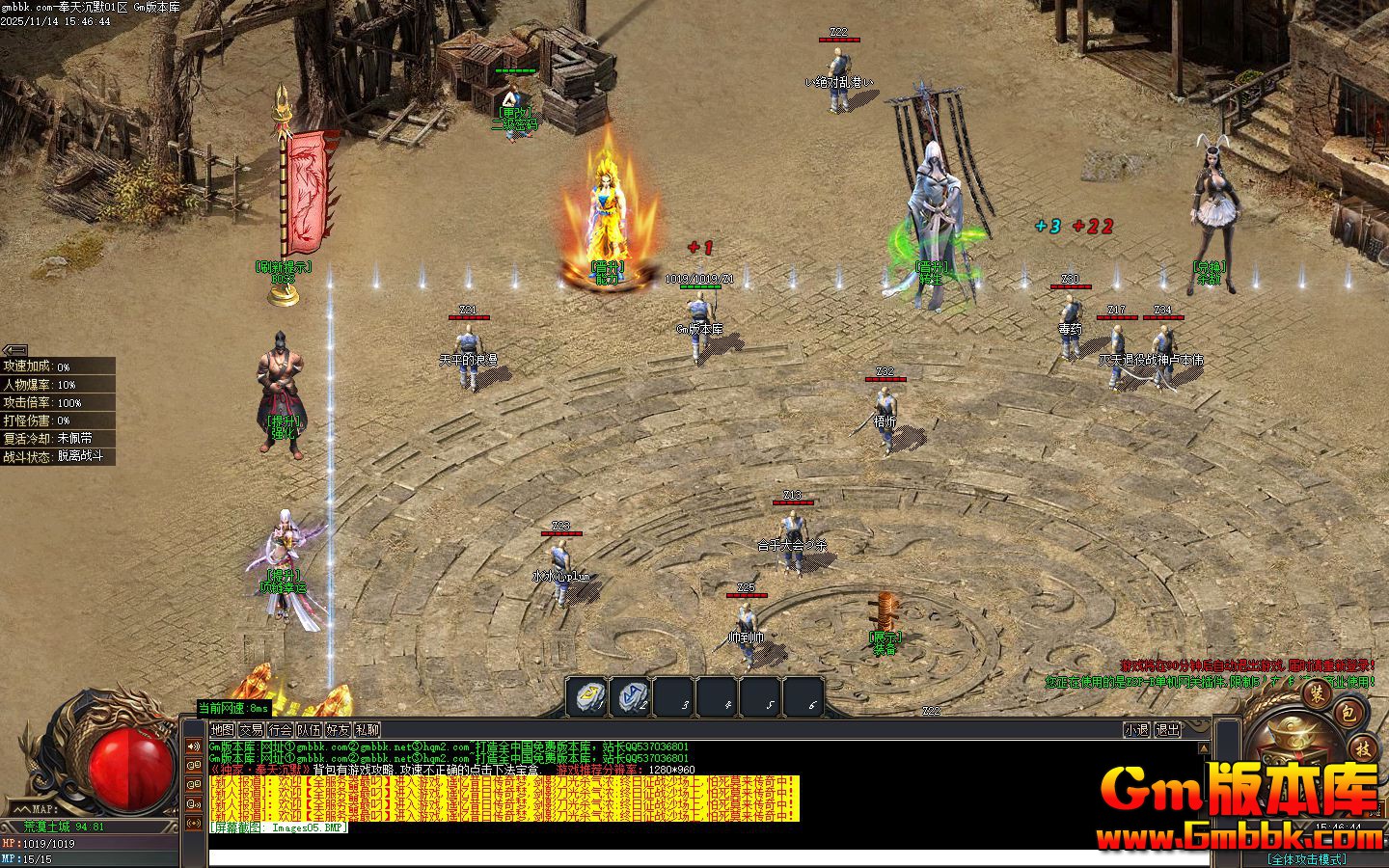This screenshot has height=868, width=1389.
Task: Select the 队伍 team chat tab
Action: [311, 731]
